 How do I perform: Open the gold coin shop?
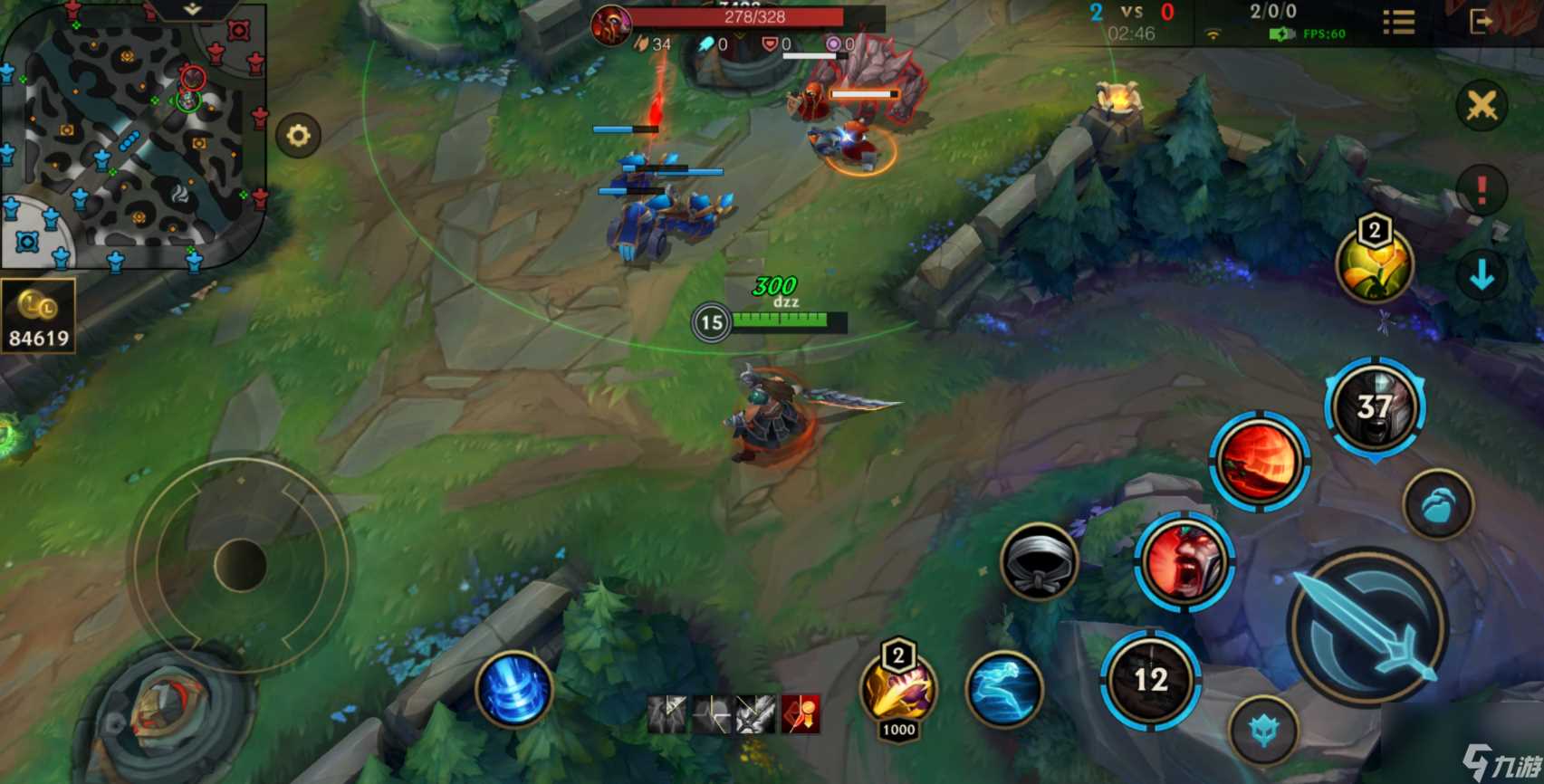[37, 316]
